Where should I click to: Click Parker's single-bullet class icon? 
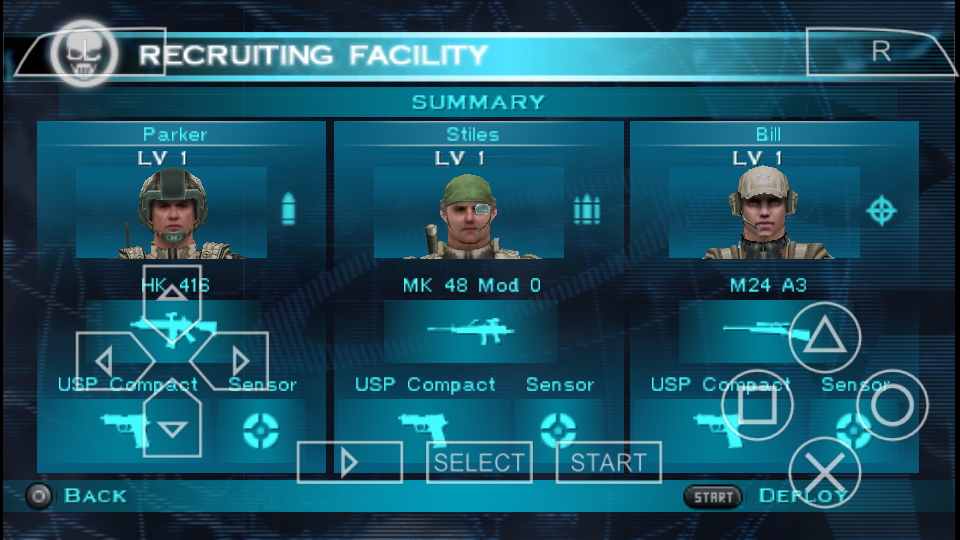288,210
